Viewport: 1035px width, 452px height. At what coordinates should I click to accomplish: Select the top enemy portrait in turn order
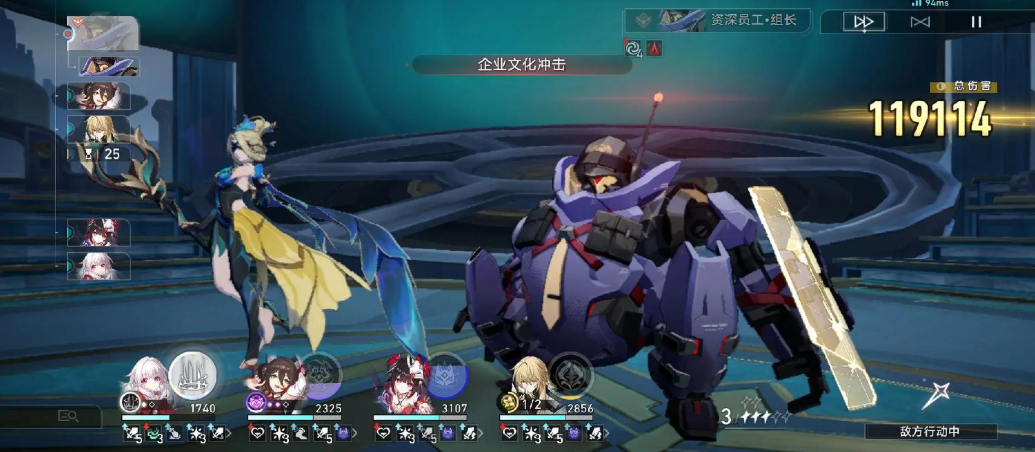coord(102,32)
